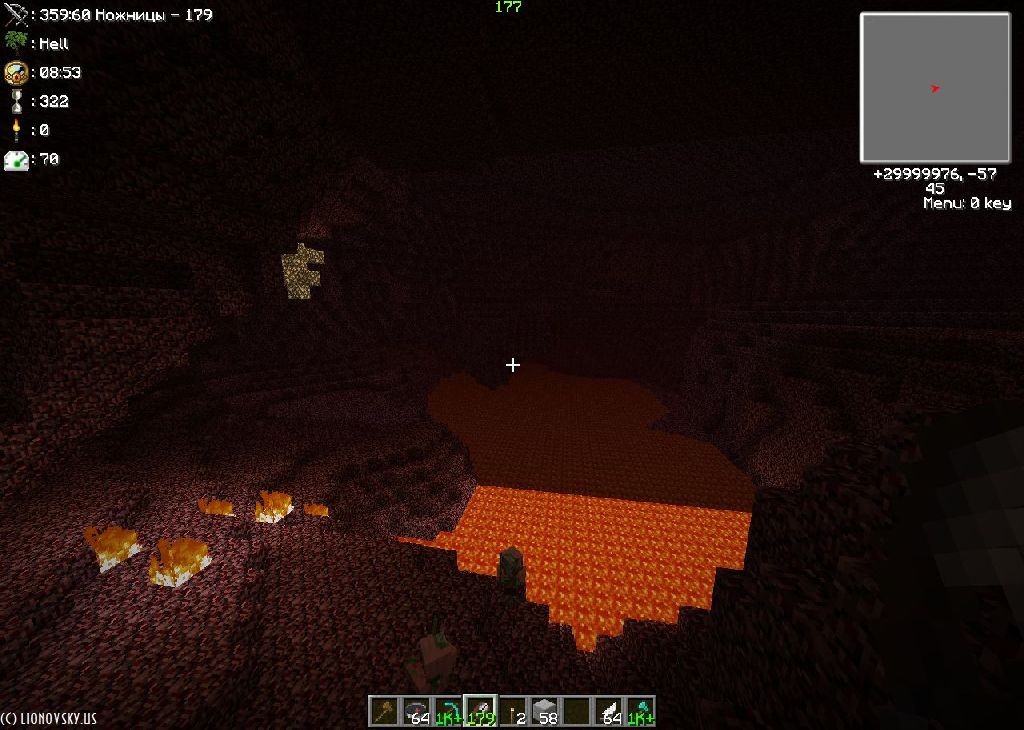Image resolution: width=1024 pixels, height=730 pixels.
Task: Select the shears slot showing 179
Action: (480, 711)
